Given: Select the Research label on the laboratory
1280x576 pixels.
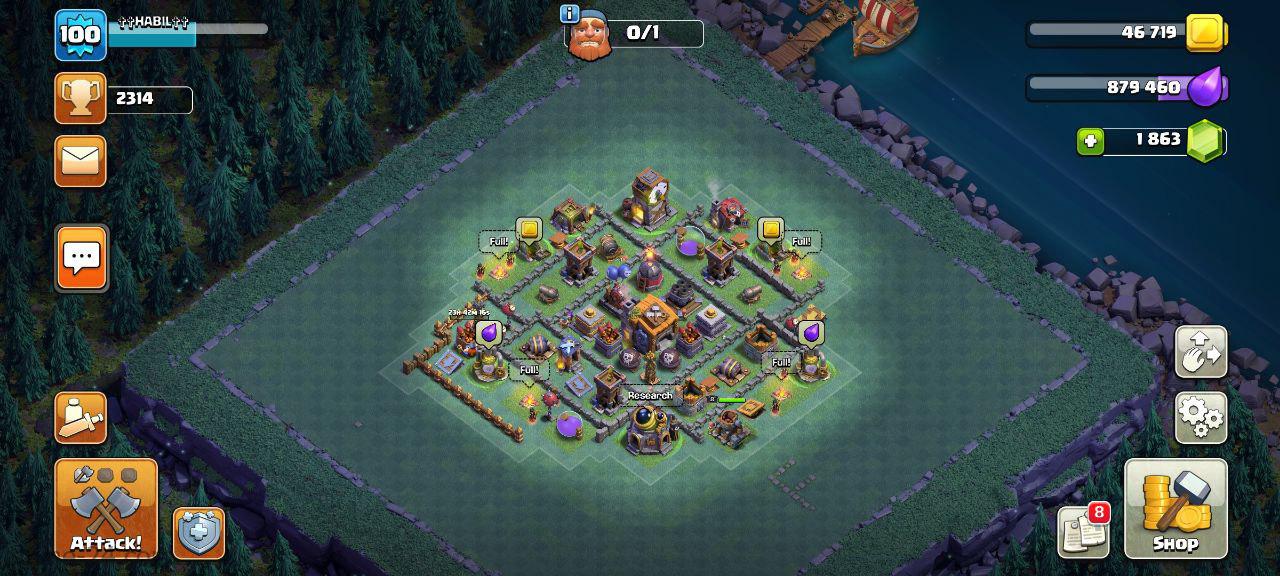Looking at the screenshot, I should pyautogui.click(x=650, y=396).
